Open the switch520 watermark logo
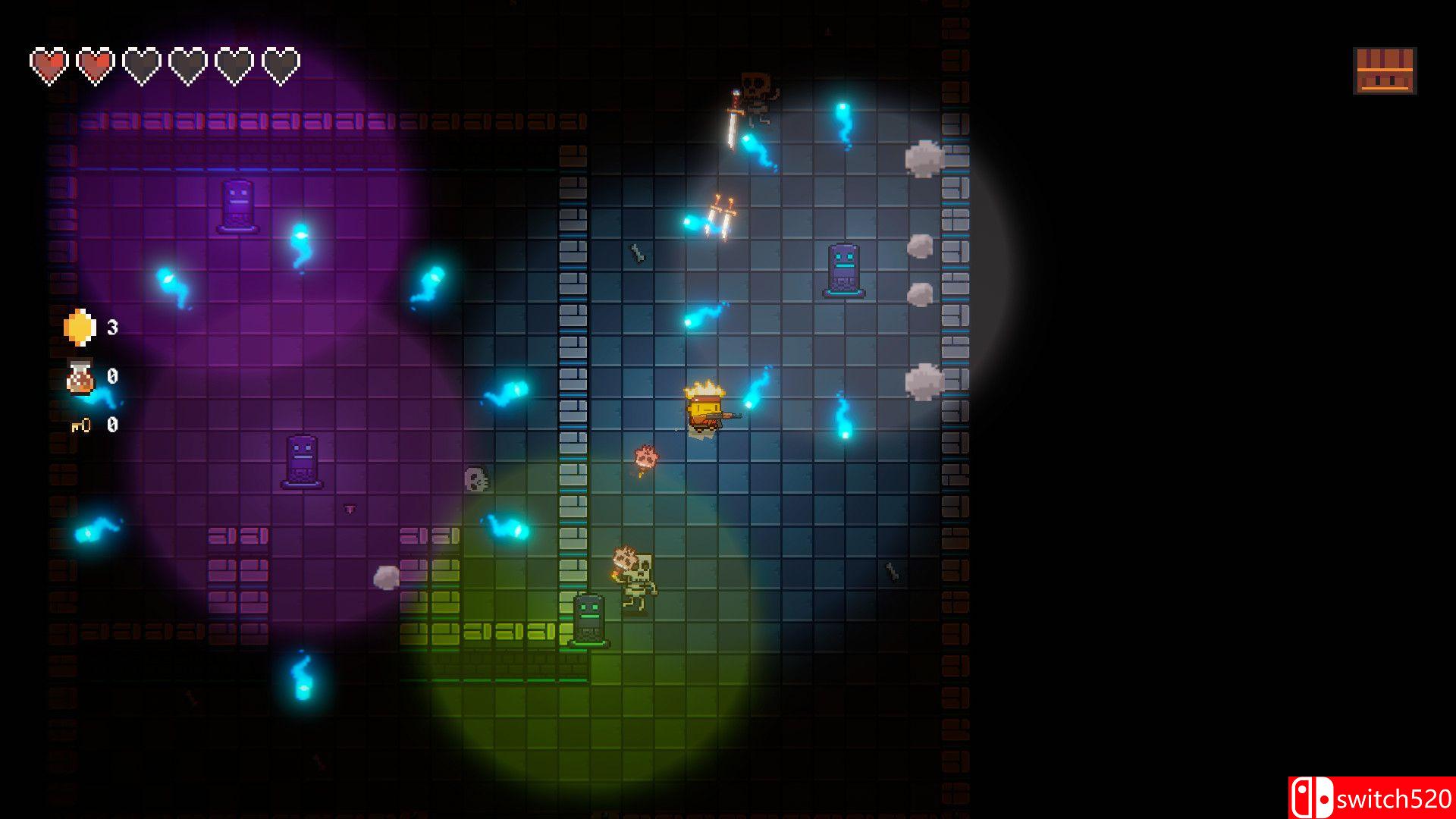Screen dimensions: 1456x819 coord(1371,798)
